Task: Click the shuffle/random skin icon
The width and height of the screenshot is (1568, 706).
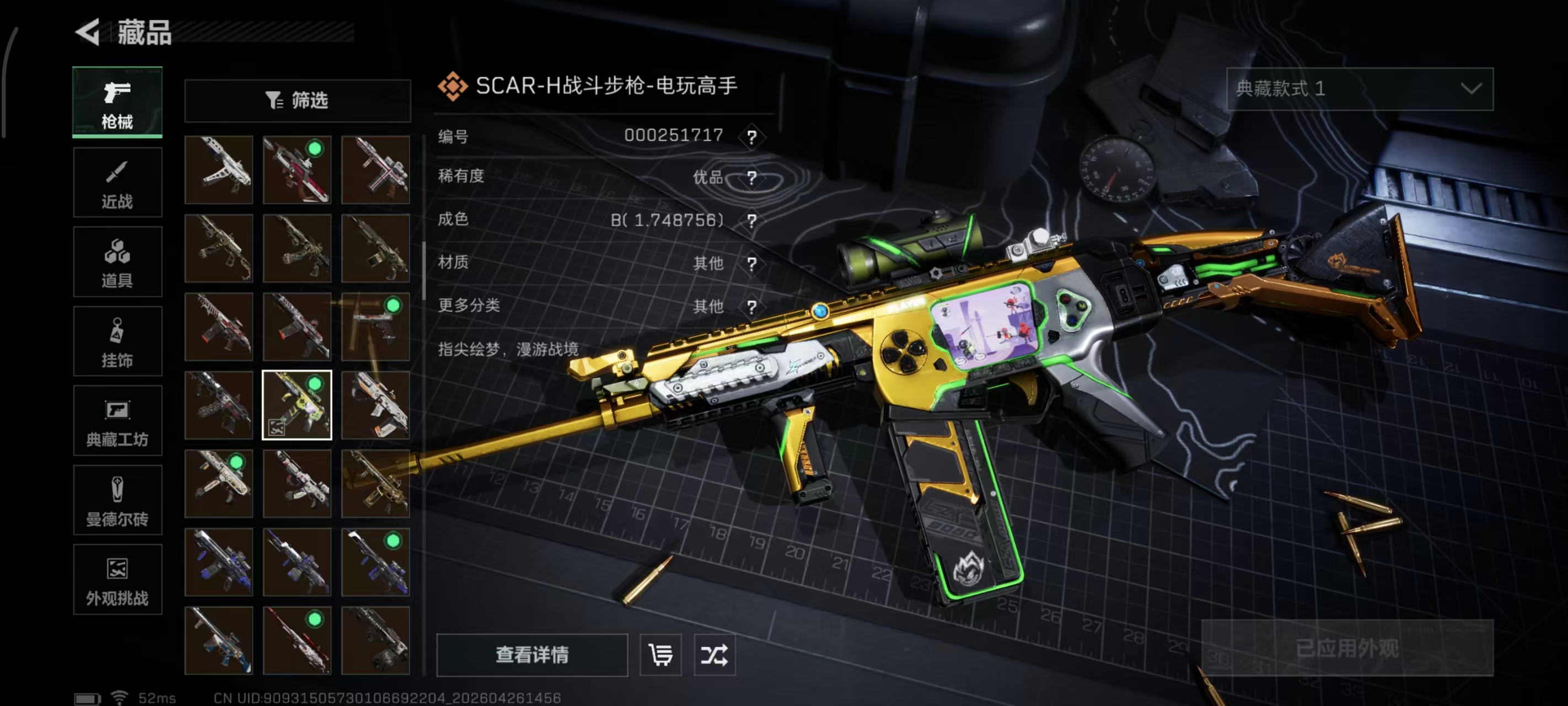Action: tap(716, 655)
